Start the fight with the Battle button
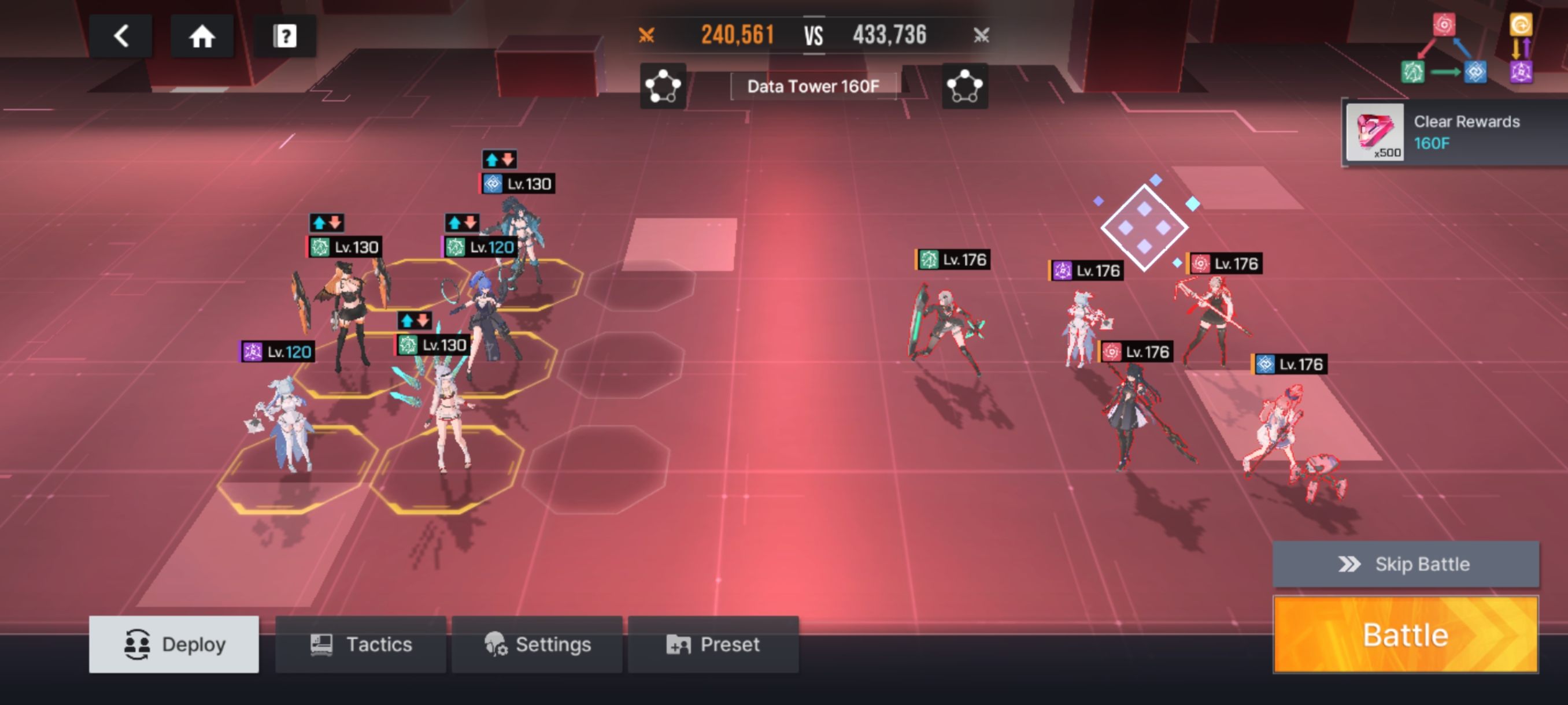1568x705 pixels. coord(1405,634)
